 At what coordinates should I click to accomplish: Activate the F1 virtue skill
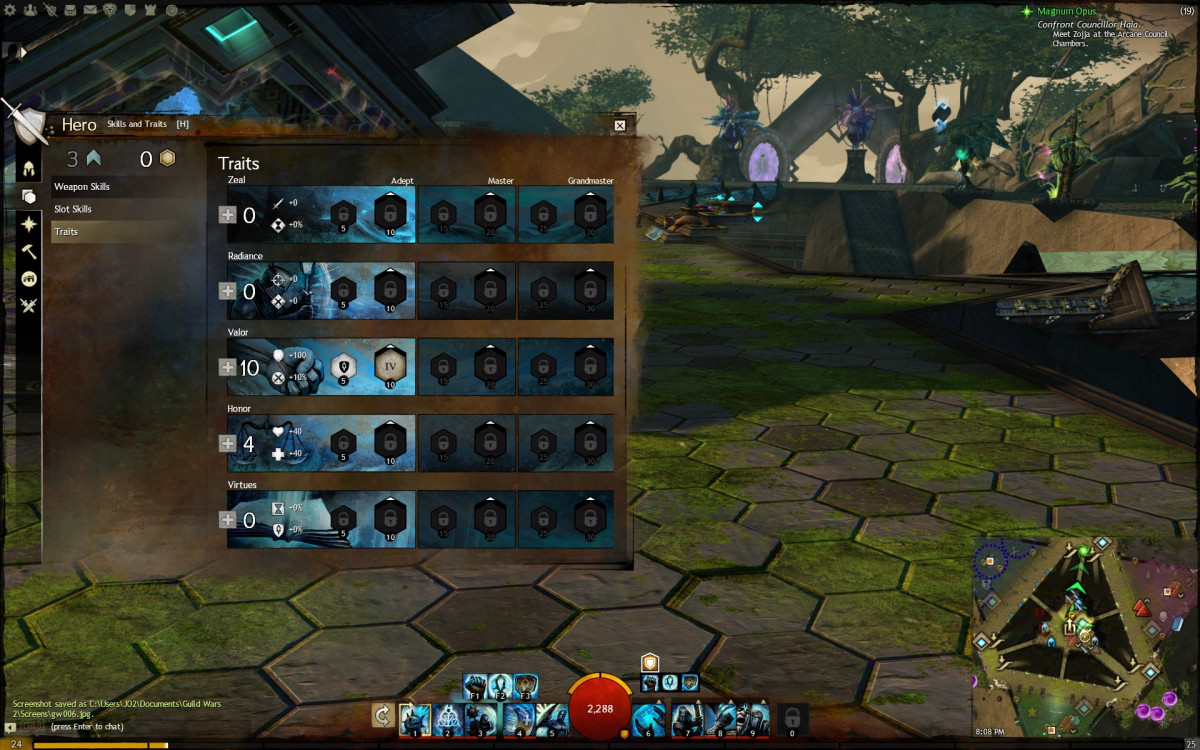coord(476,685)
